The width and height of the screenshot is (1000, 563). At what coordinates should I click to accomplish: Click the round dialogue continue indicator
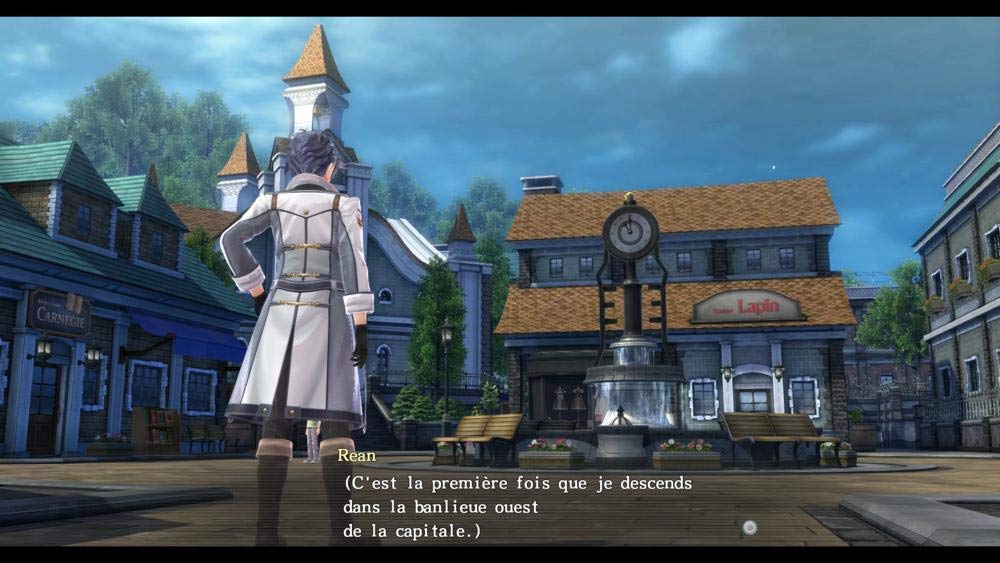coord(749,527)
